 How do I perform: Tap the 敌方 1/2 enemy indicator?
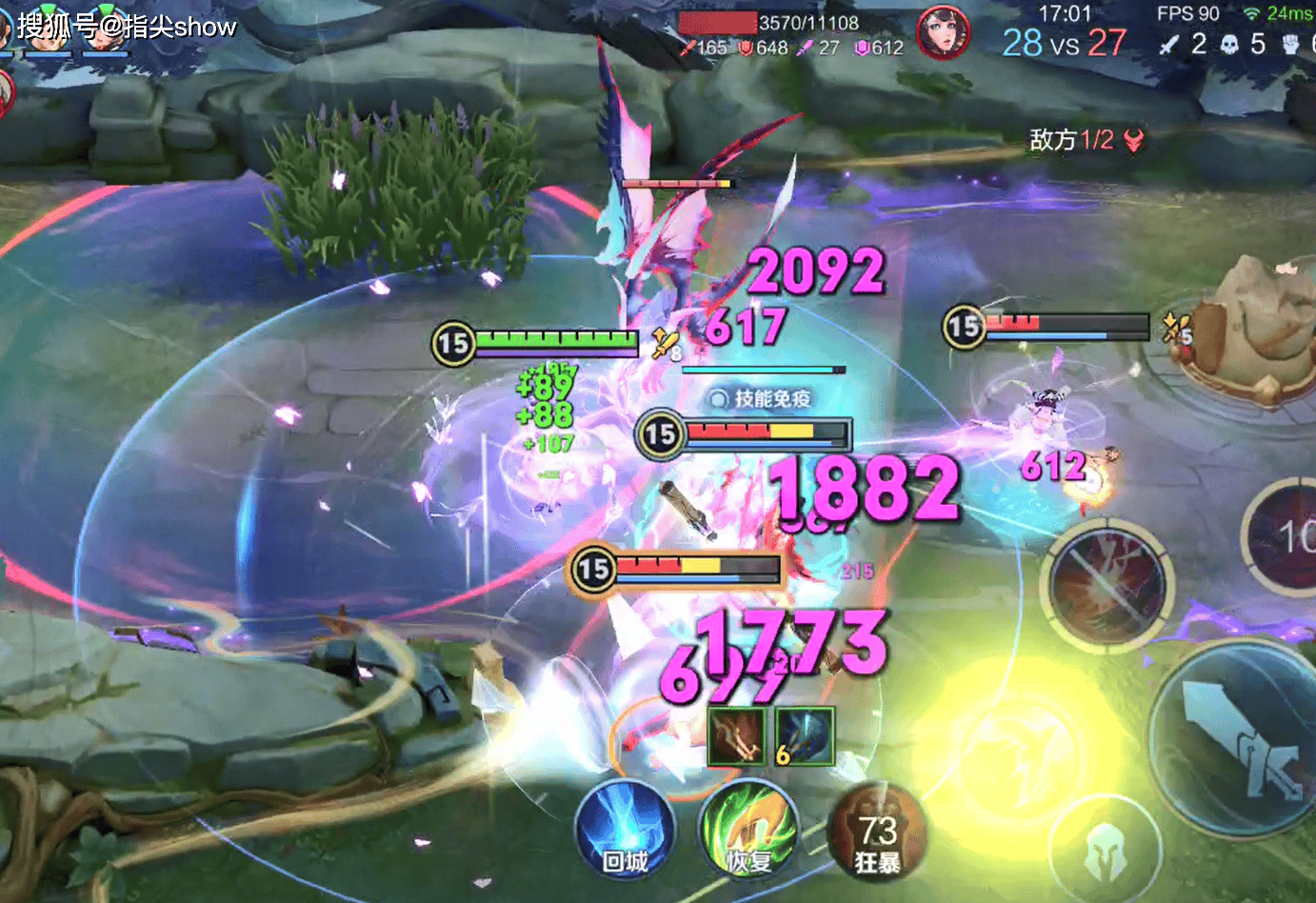pos(1086,141)
